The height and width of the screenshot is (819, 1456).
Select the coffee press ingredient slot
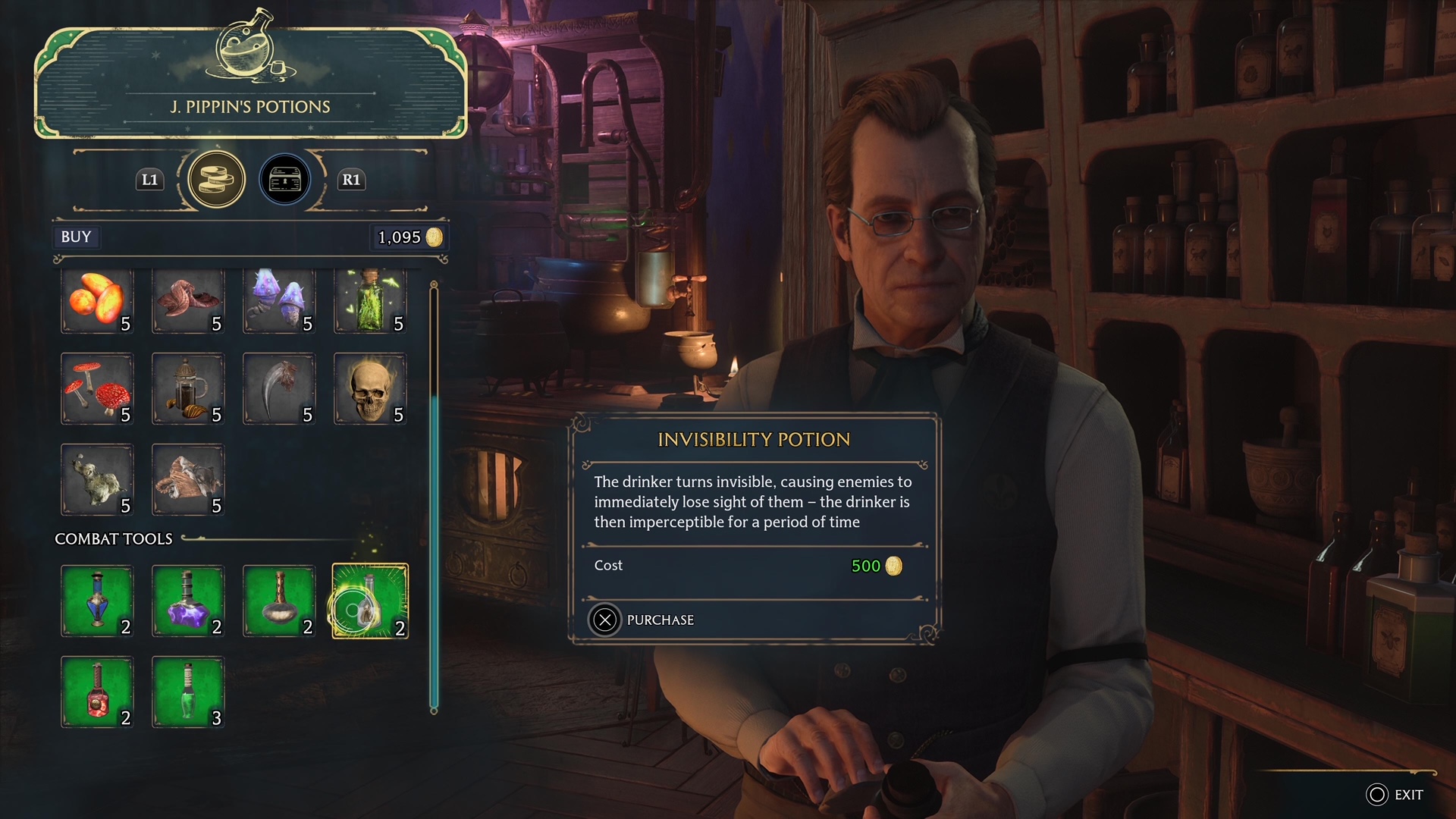[188, 390]
